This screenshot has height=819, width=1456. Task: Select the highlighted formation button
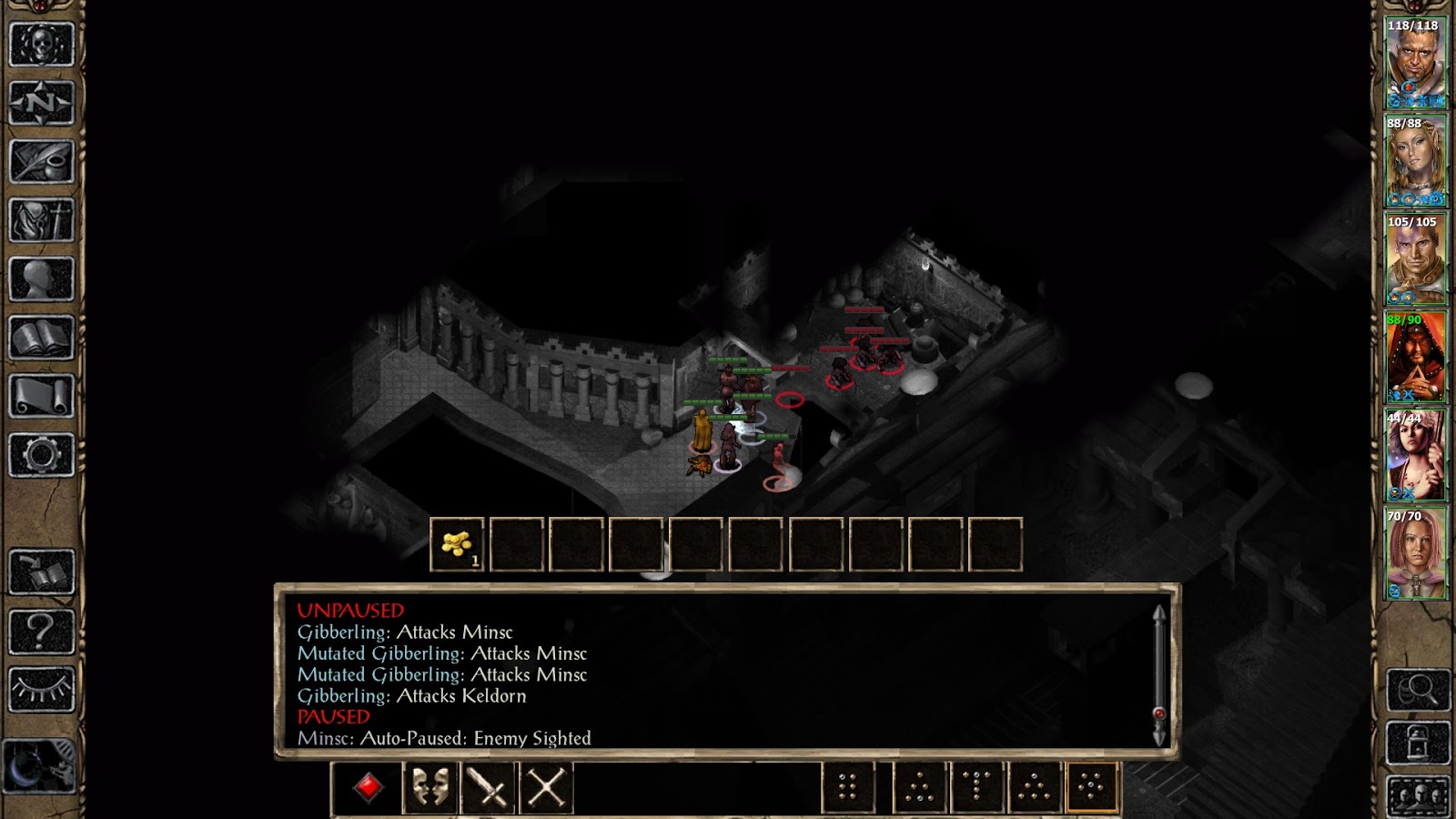(1091, 787)
